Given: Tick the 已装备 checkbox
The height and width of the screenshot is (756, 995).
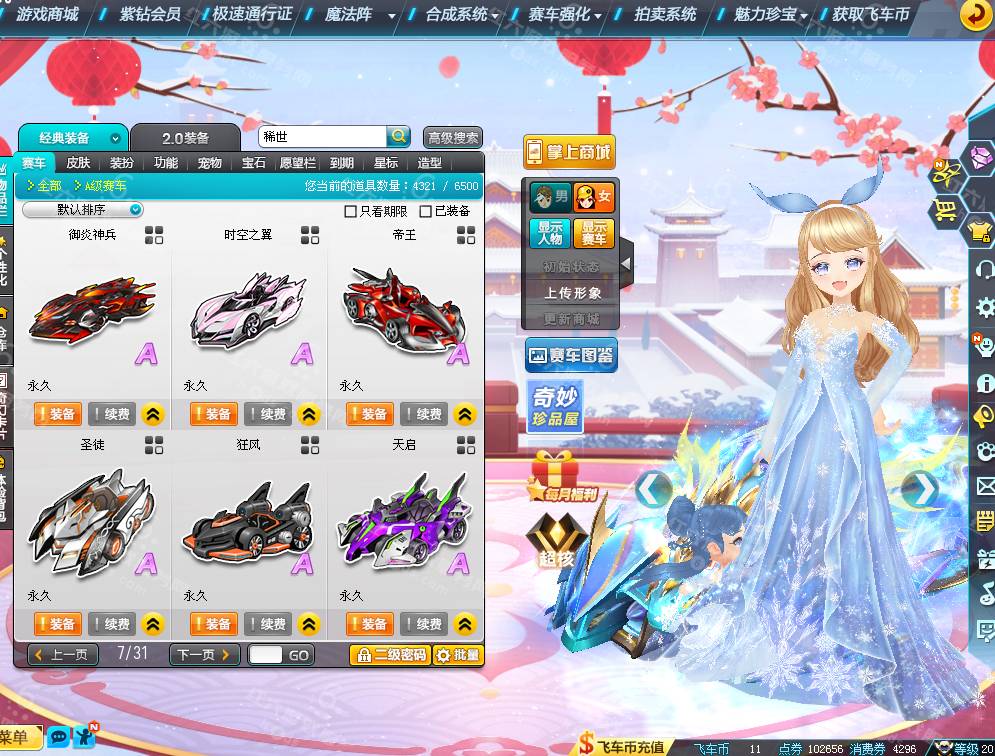Looking at the screenshot, I should 426,211.
